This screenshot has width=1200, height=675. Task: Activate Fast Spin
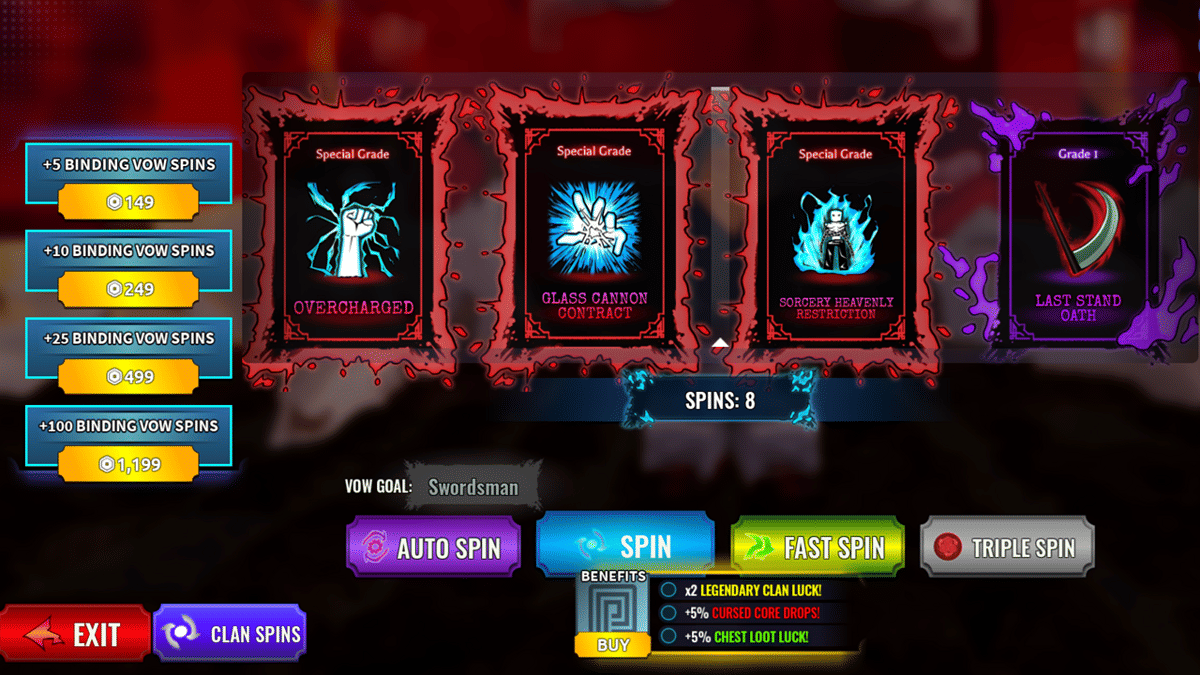(x=818, y=547)
